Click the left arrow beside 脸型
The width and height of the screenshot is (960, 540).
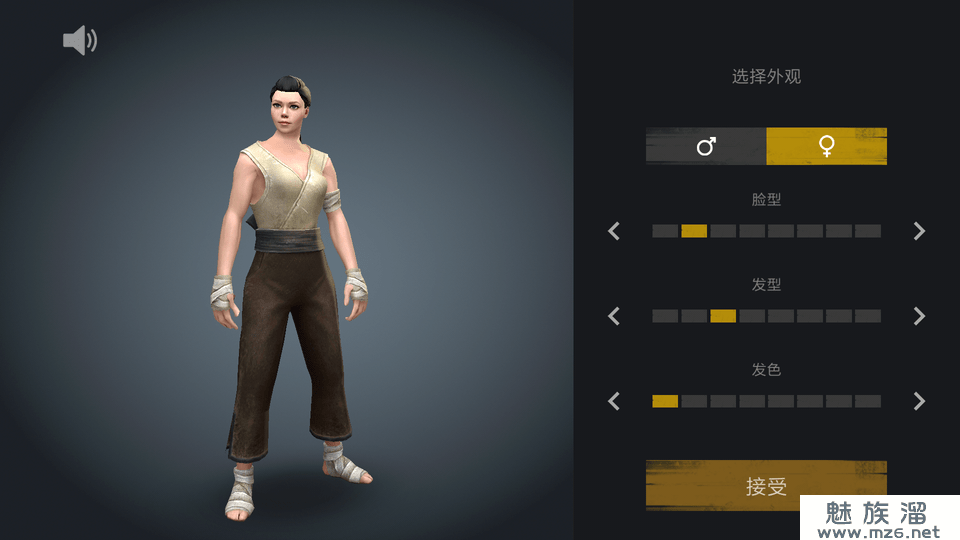point(614,231)
